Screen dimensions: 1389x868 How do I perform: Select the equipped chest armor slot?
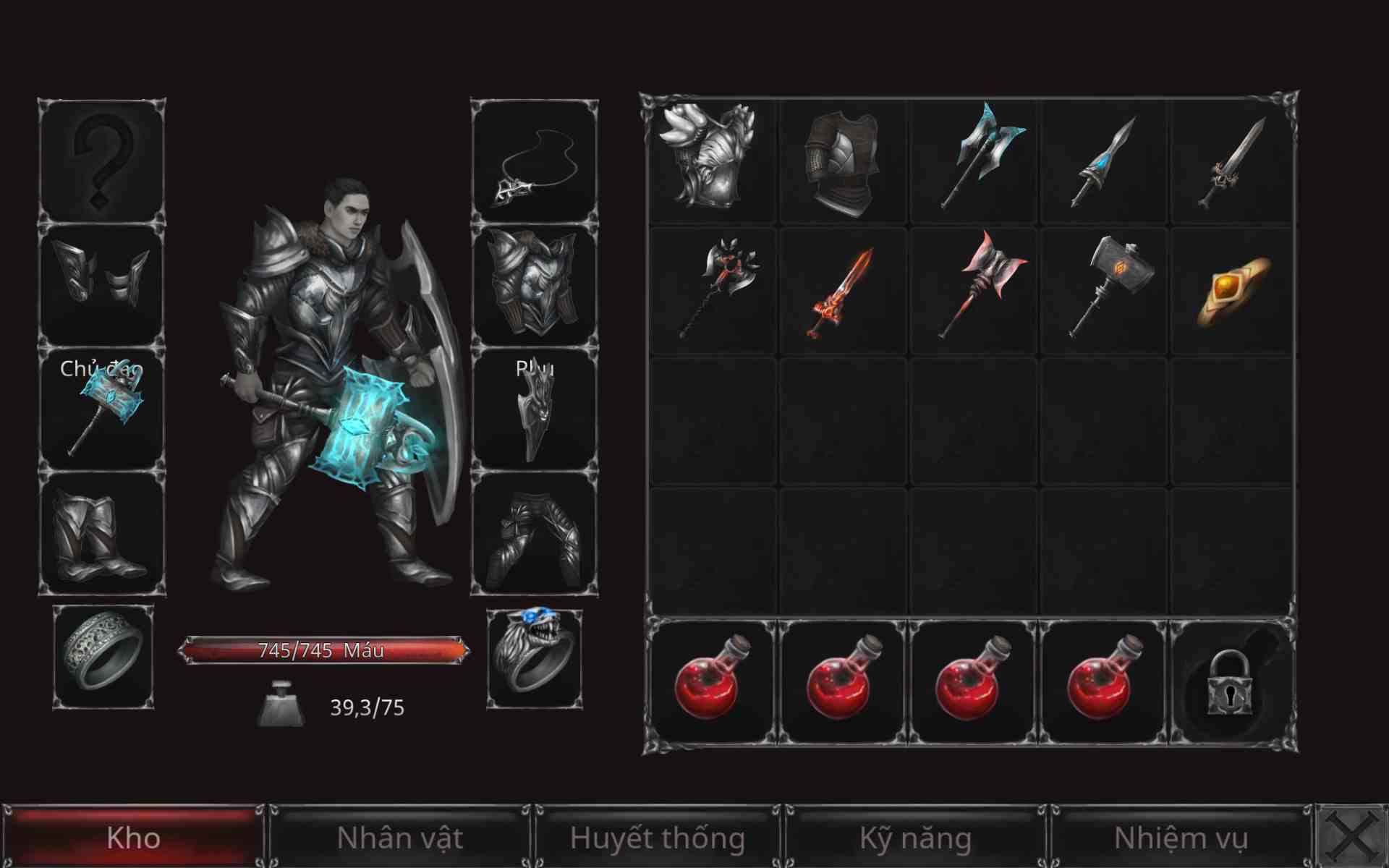[535, 285]
